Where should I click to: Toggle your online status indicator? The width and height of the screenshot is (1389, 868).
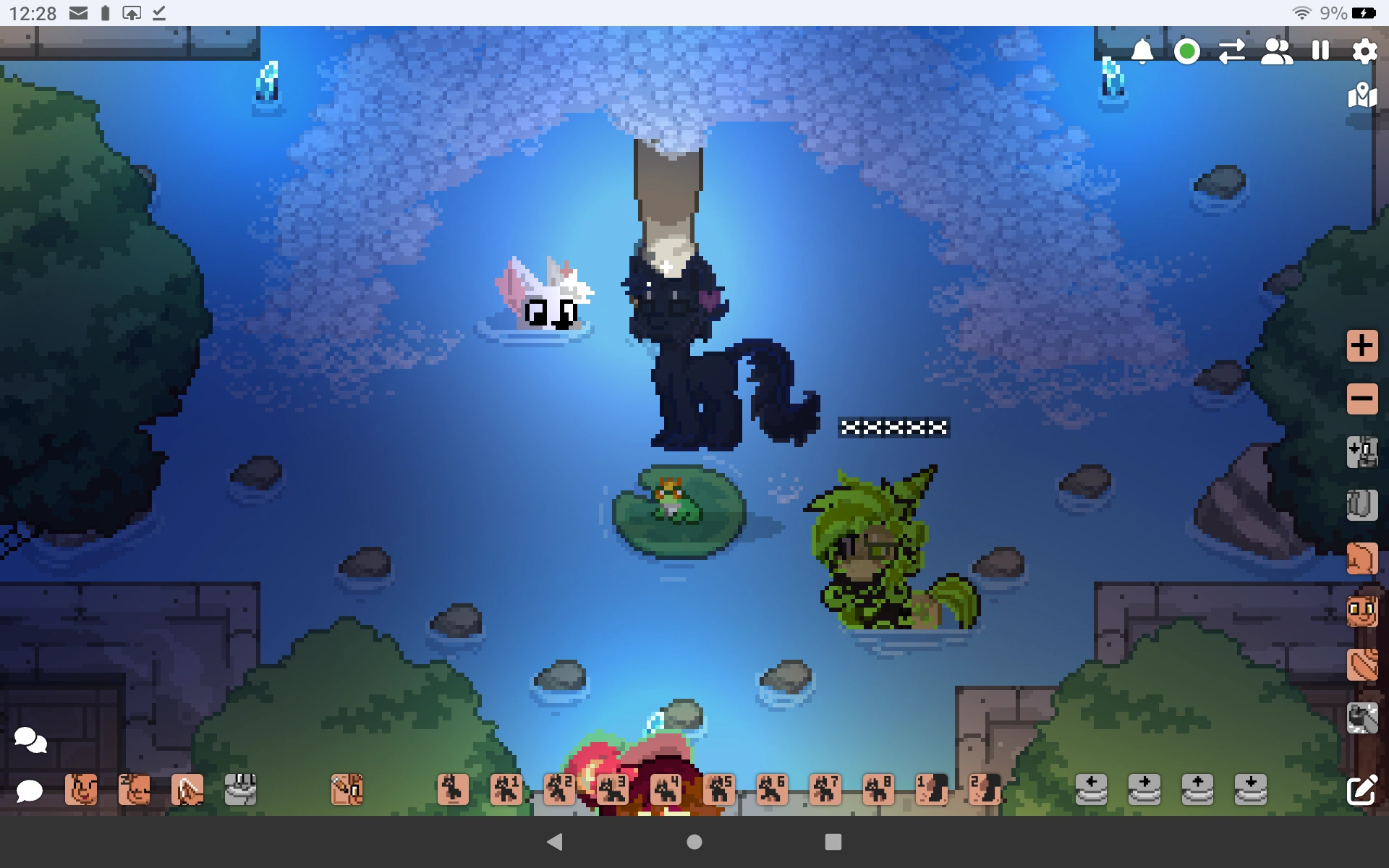(x=1186, y=51)
